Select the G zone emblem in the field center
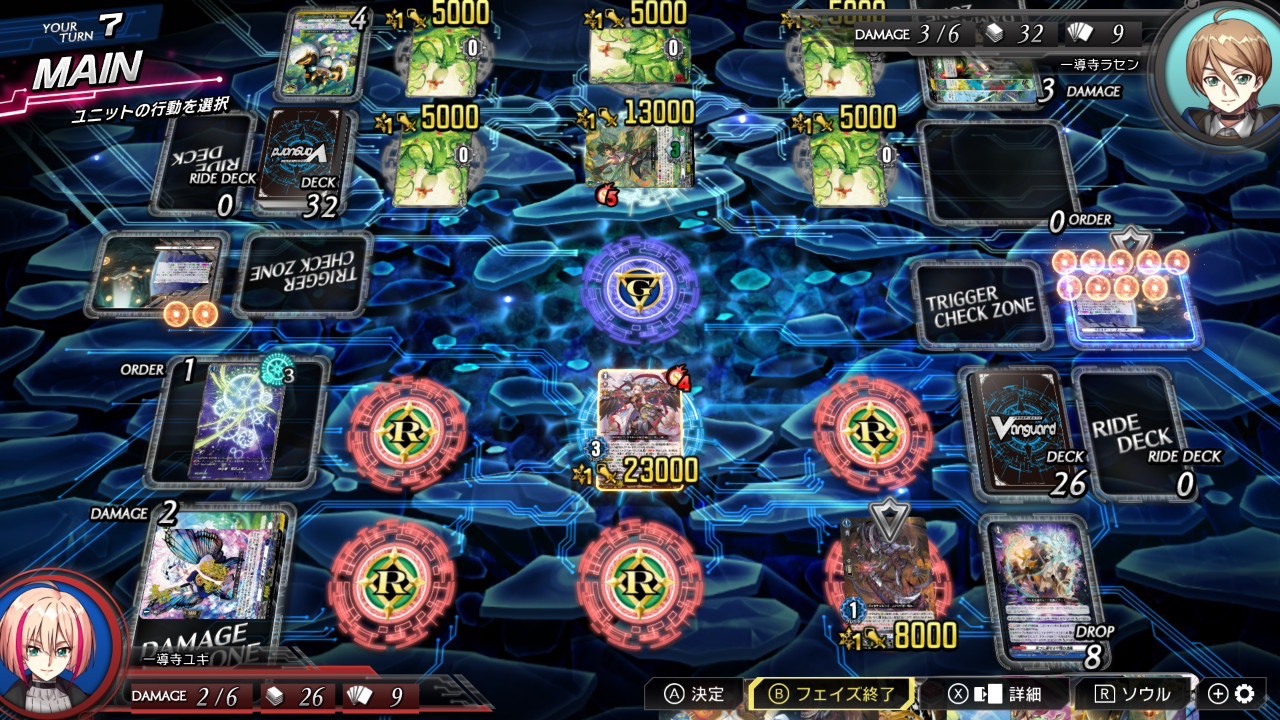The width and height of the screenshot is (1280, 720). point(643,290)
